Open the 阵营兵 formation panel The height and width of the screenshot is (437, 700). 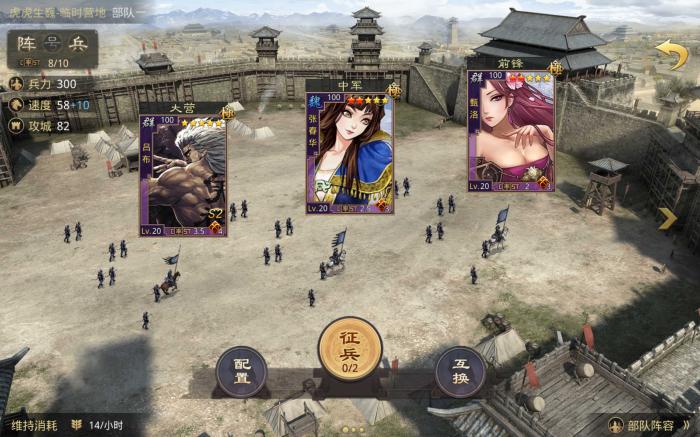(x=53, y=44)
